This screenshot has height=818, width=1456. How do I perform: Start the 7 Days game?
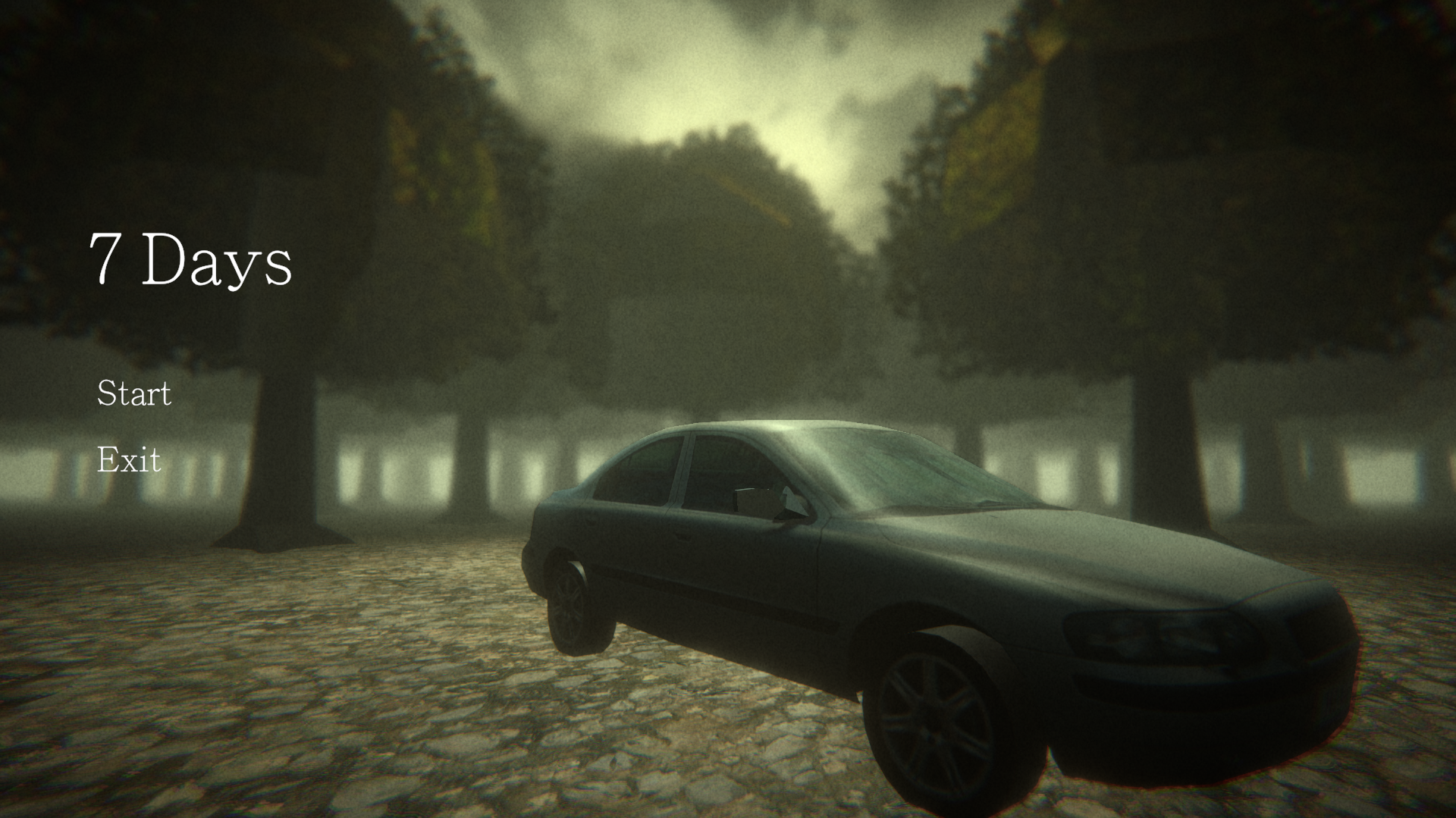click(x=134, y=393)
